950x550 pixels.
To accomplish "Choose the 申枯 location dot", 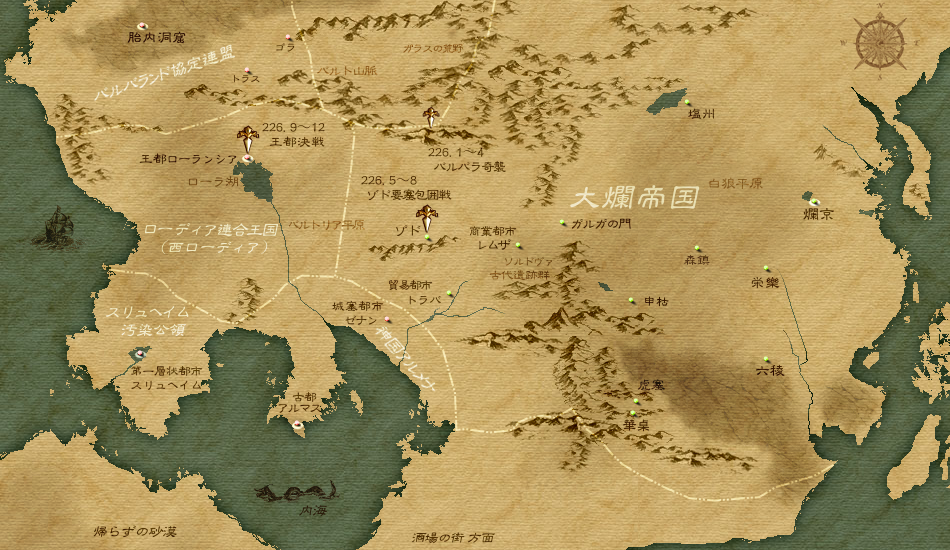I will (631, 300).
